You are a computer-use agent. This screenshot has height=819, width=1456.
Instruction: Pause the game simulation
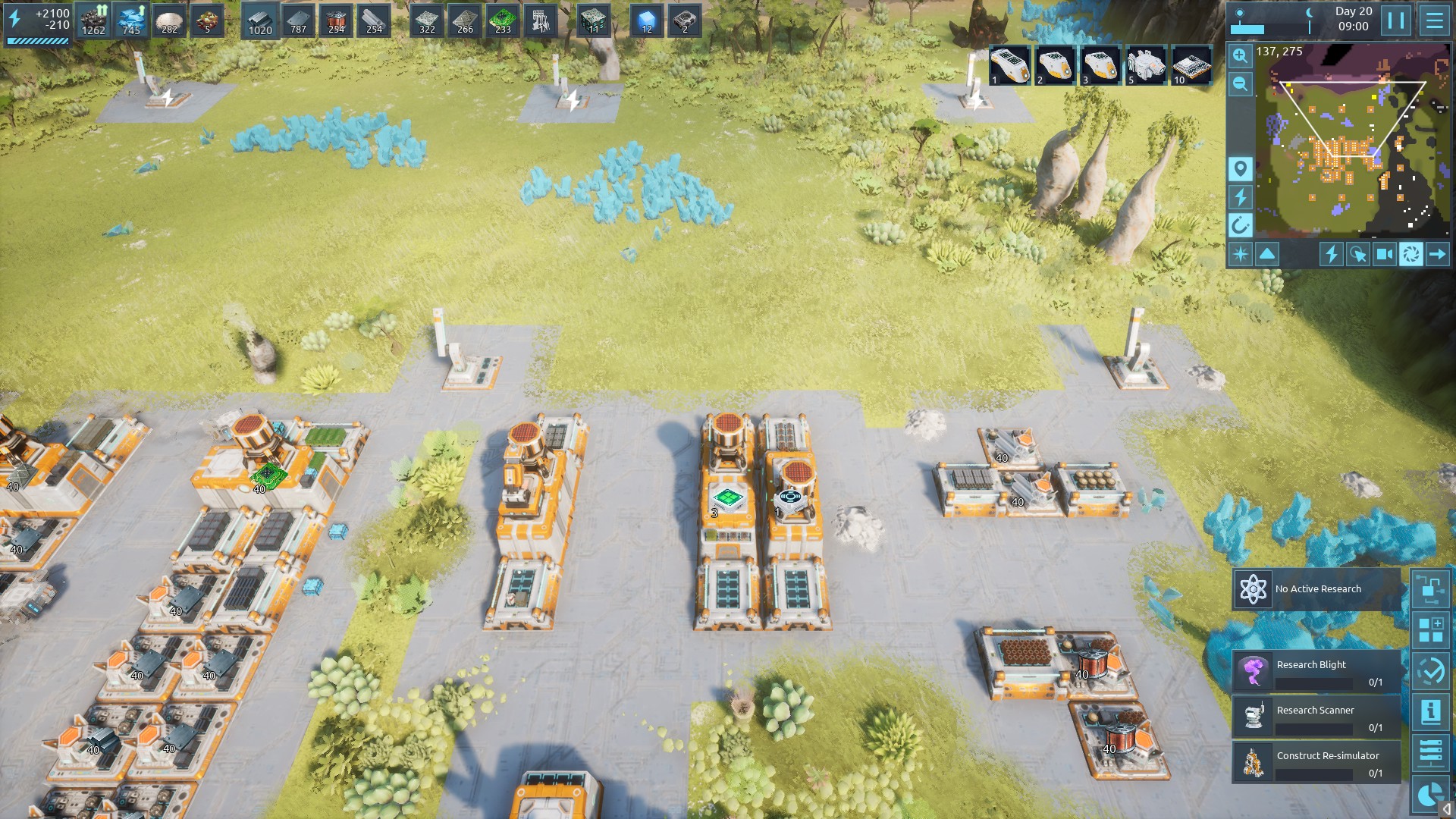click(x=1396, y=20)
